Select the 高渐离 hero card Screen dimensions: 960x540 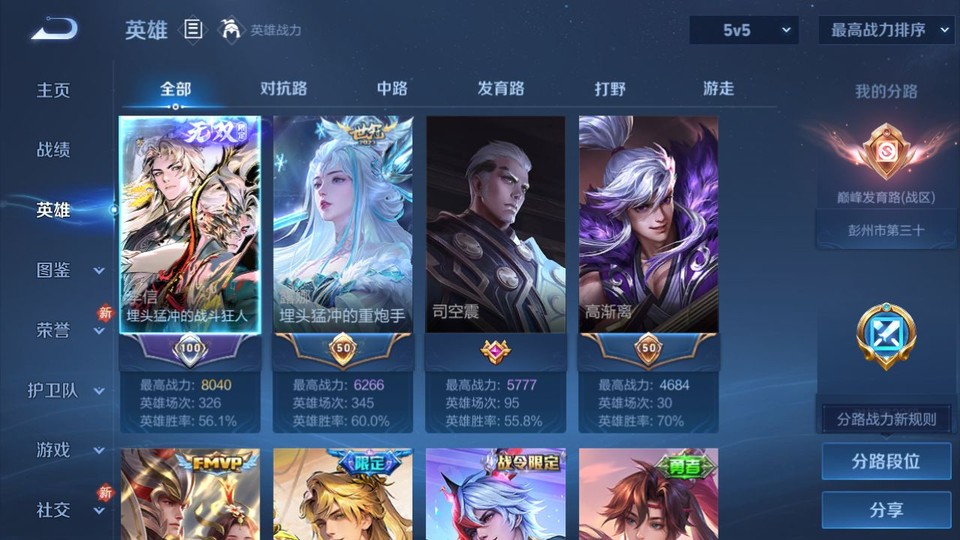tap(648, 225)
